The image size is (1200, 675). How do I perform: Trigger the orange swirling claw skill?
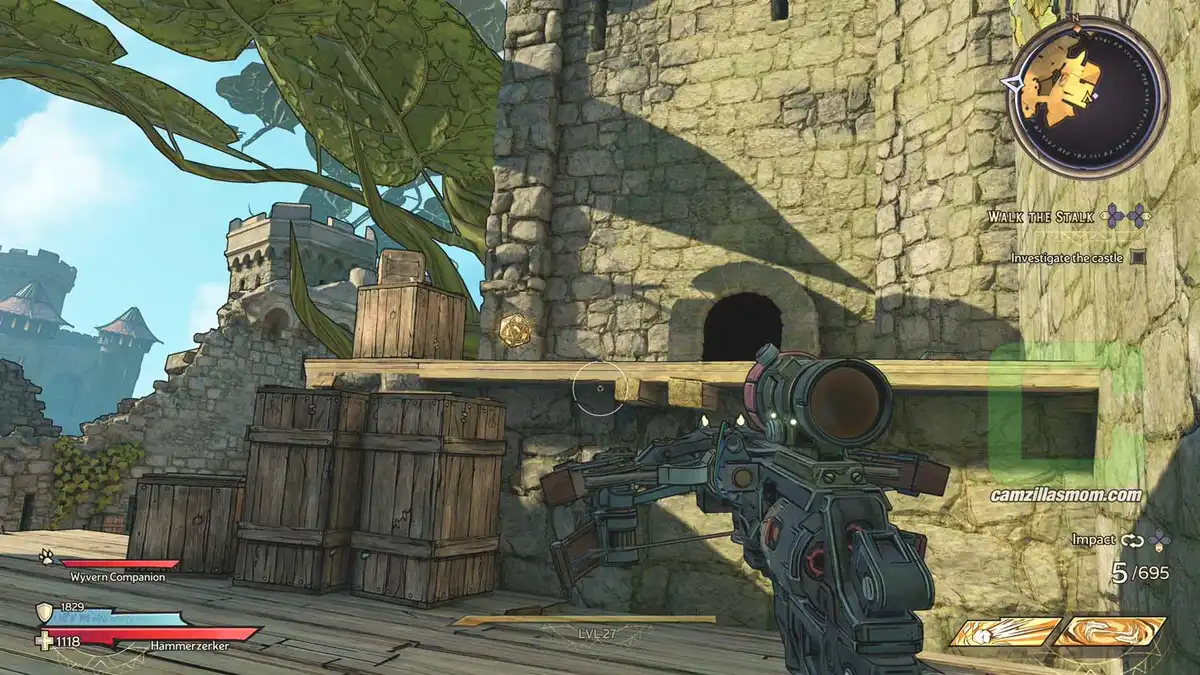tap(1110, 632)
